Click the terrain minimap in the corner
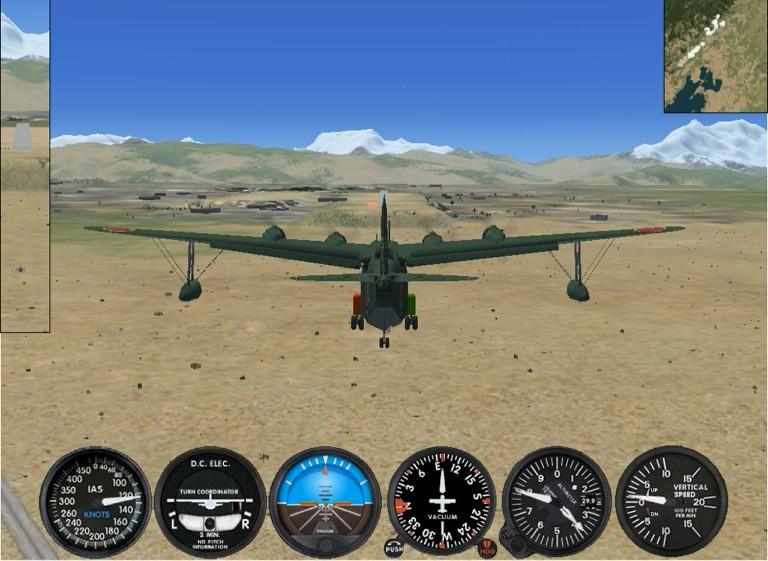Screen dimensions: 768x561 [716, 56]
